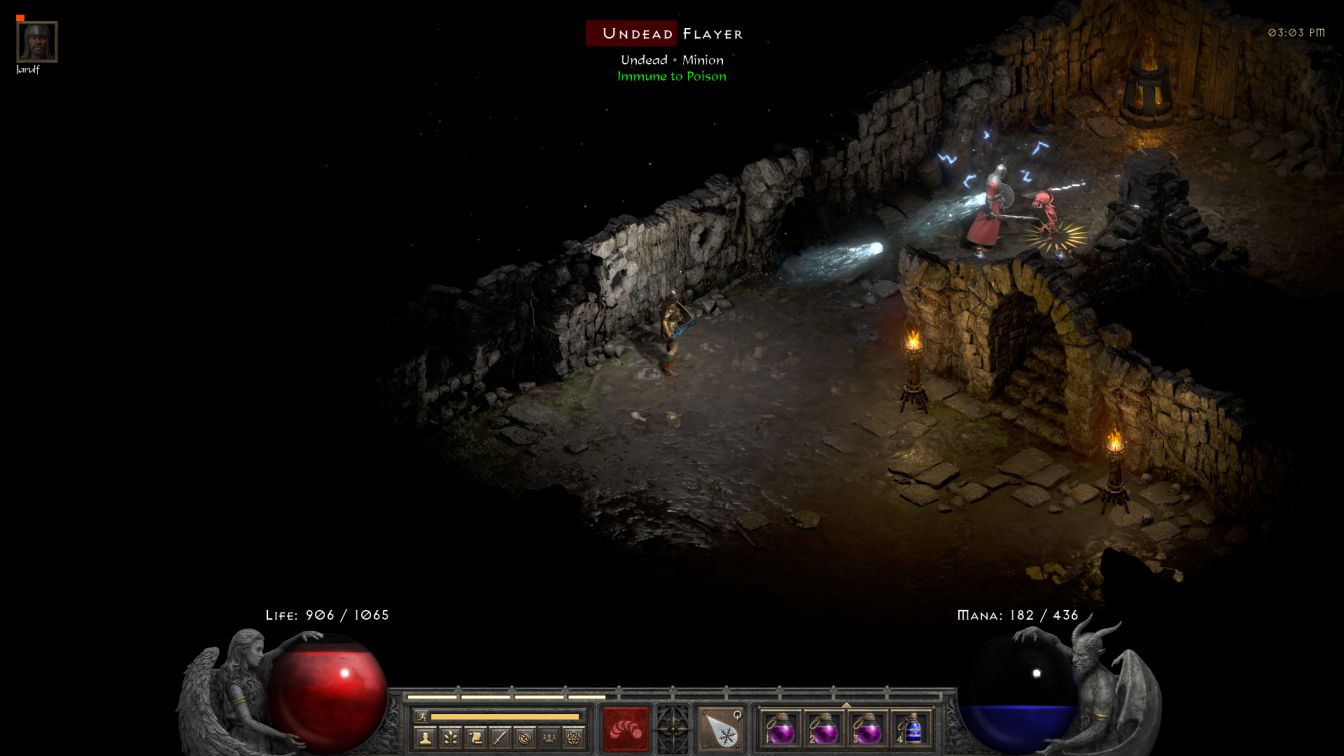Screen dimensions: 1344x756
Task: Open the skill tree button
Action: tap(450, 738)
